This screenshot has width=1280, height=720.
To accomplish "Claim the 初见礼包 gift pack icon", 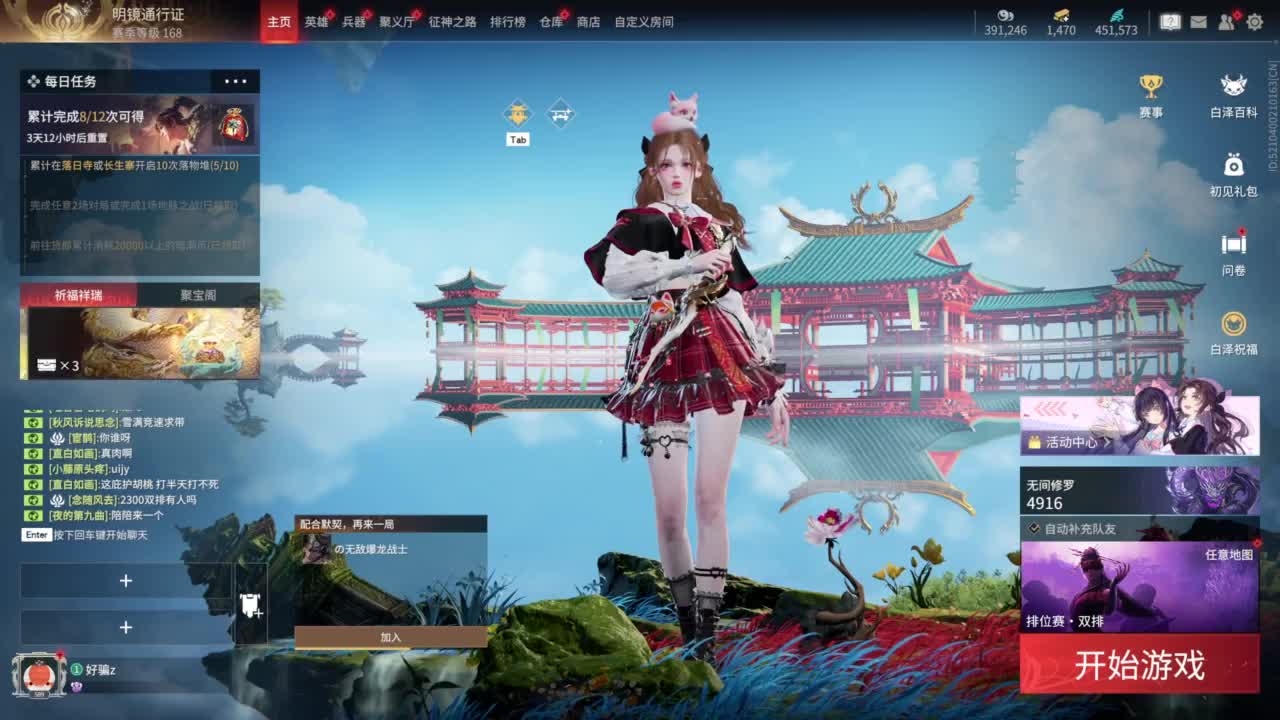I will click(x=1232, y=165).
